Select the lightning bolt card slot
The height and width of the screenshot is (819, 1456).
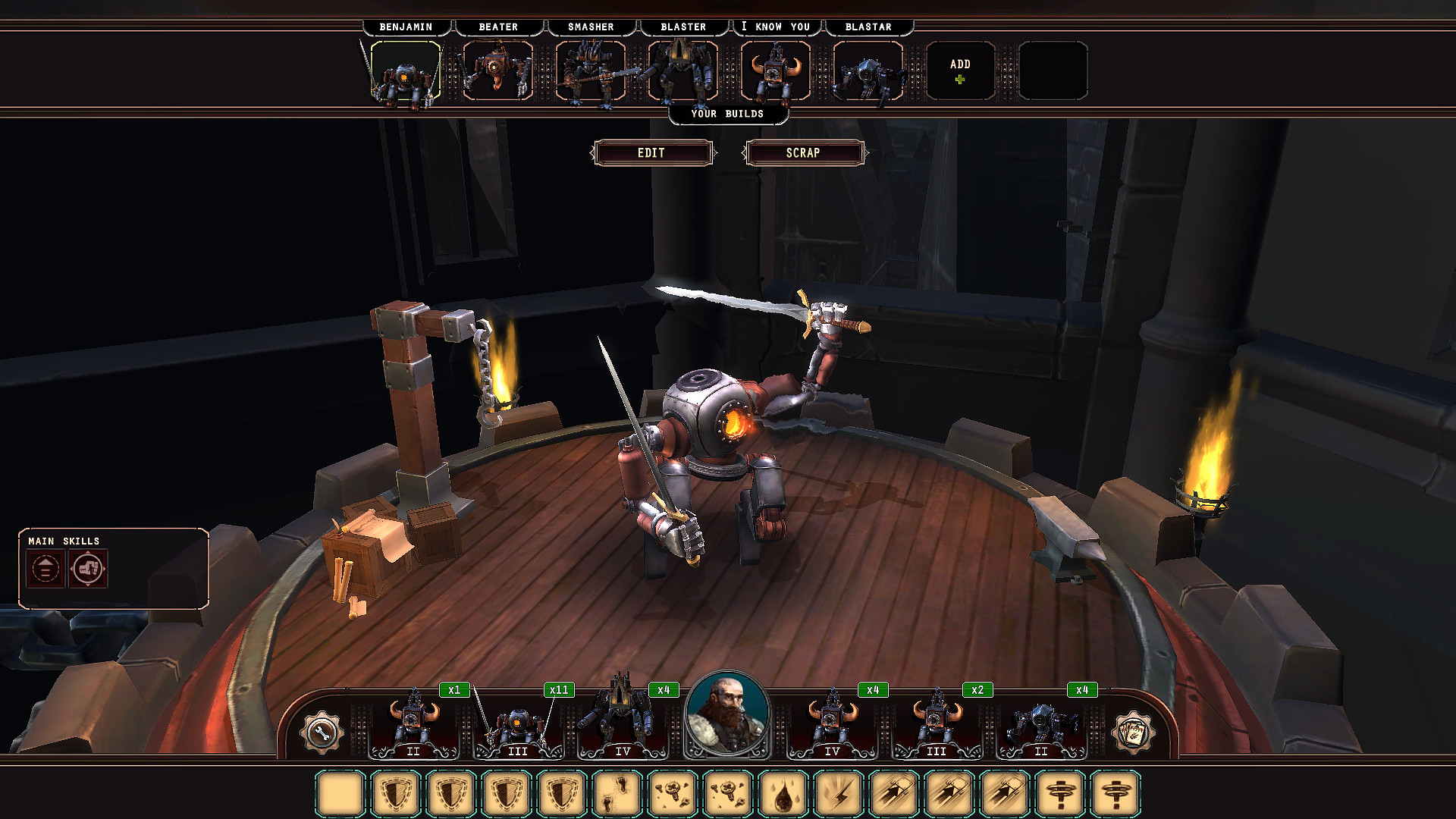point(839,794)
